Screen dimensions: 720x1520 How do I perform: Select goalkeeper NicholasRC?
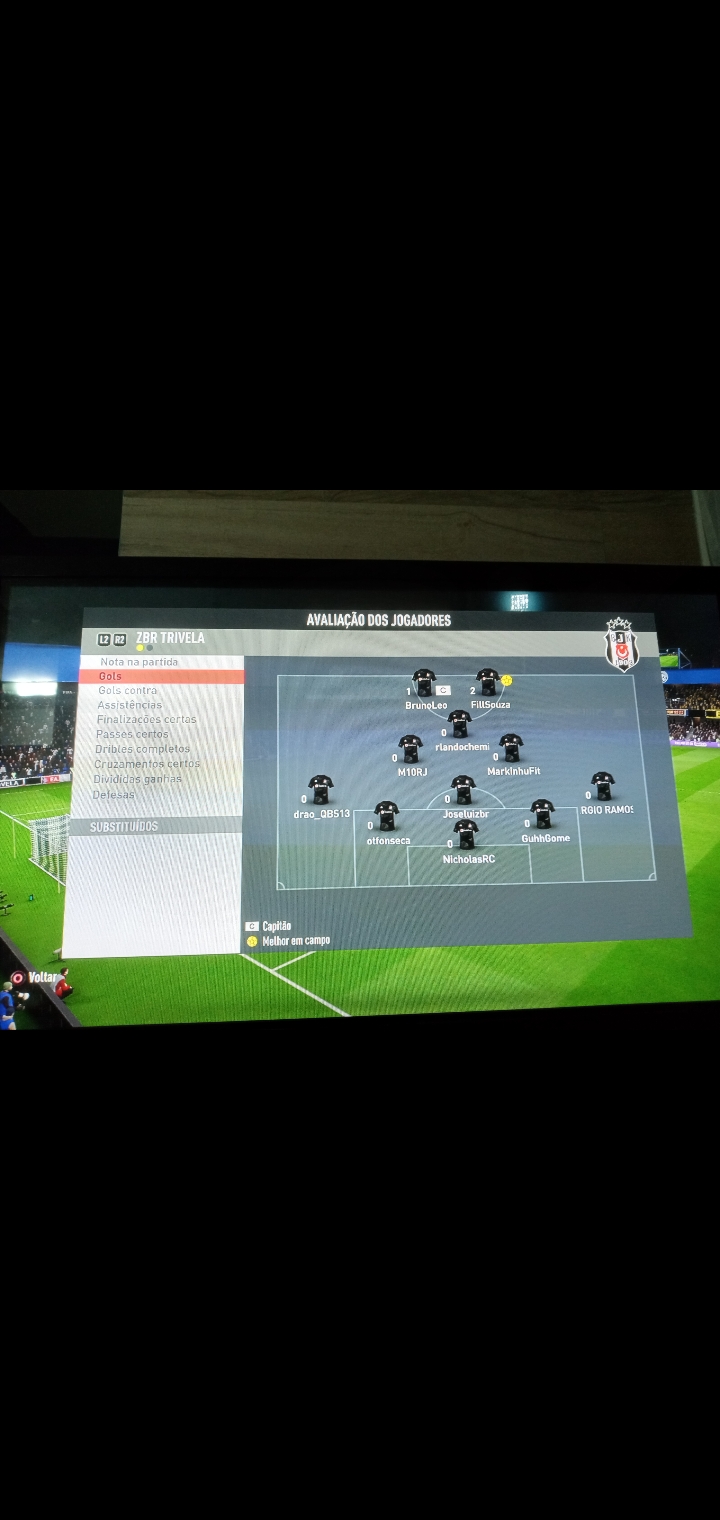click(466, 835)
